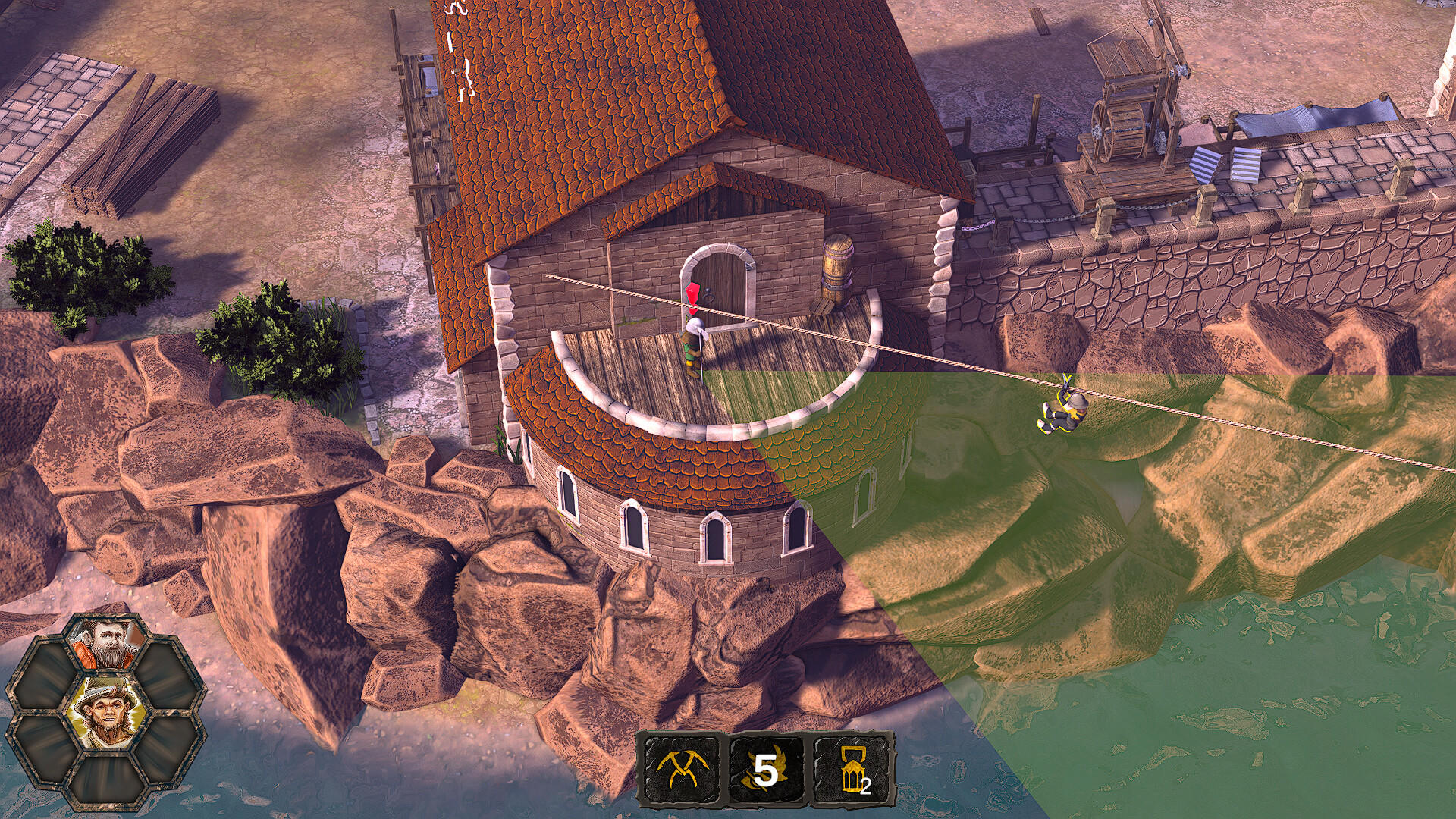Select the bearded character portrait
The image size is (1456, 819).
point(105,644)
